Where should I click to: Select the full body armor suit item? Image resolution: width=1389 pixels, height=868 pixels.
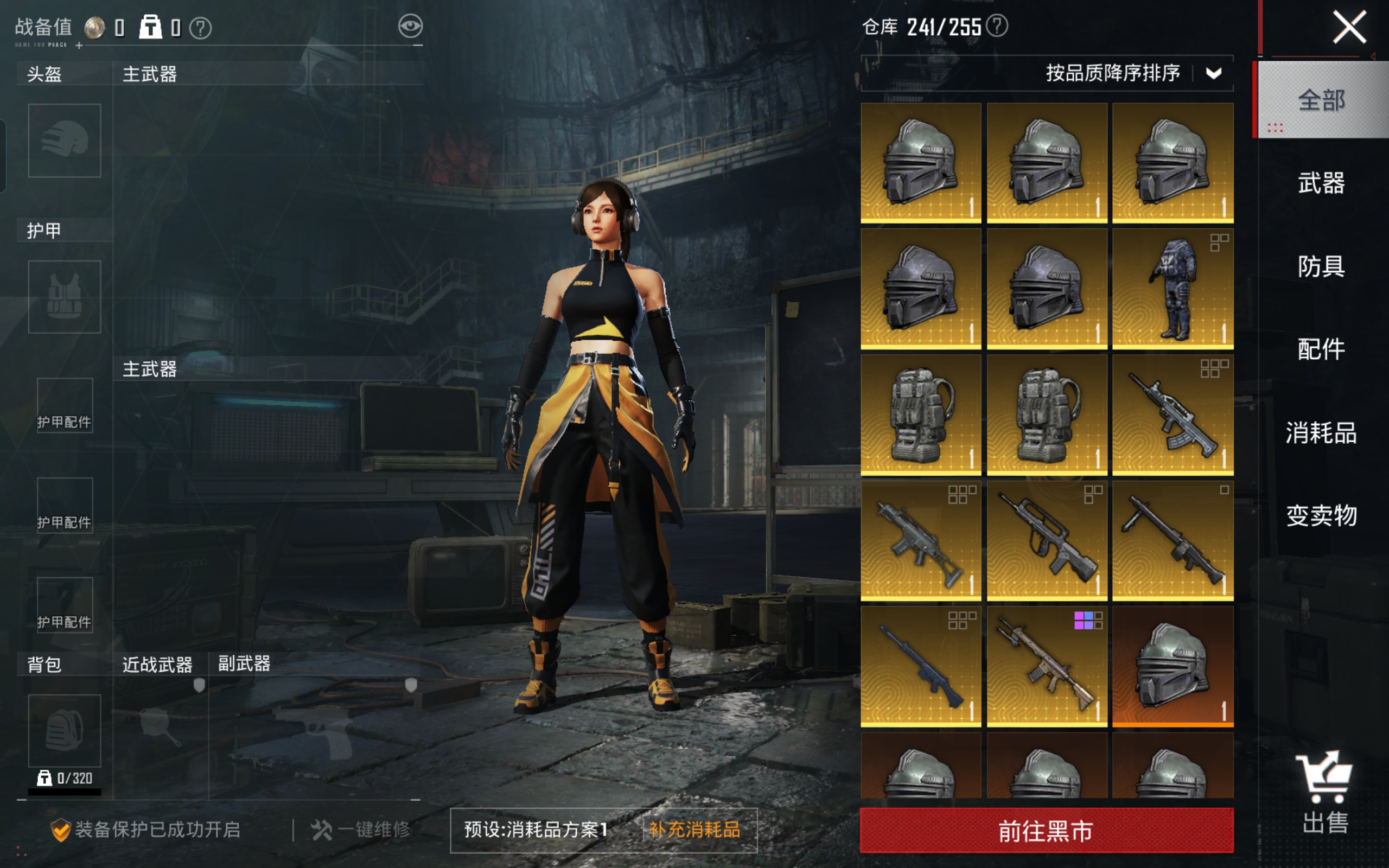(1173, 289)
